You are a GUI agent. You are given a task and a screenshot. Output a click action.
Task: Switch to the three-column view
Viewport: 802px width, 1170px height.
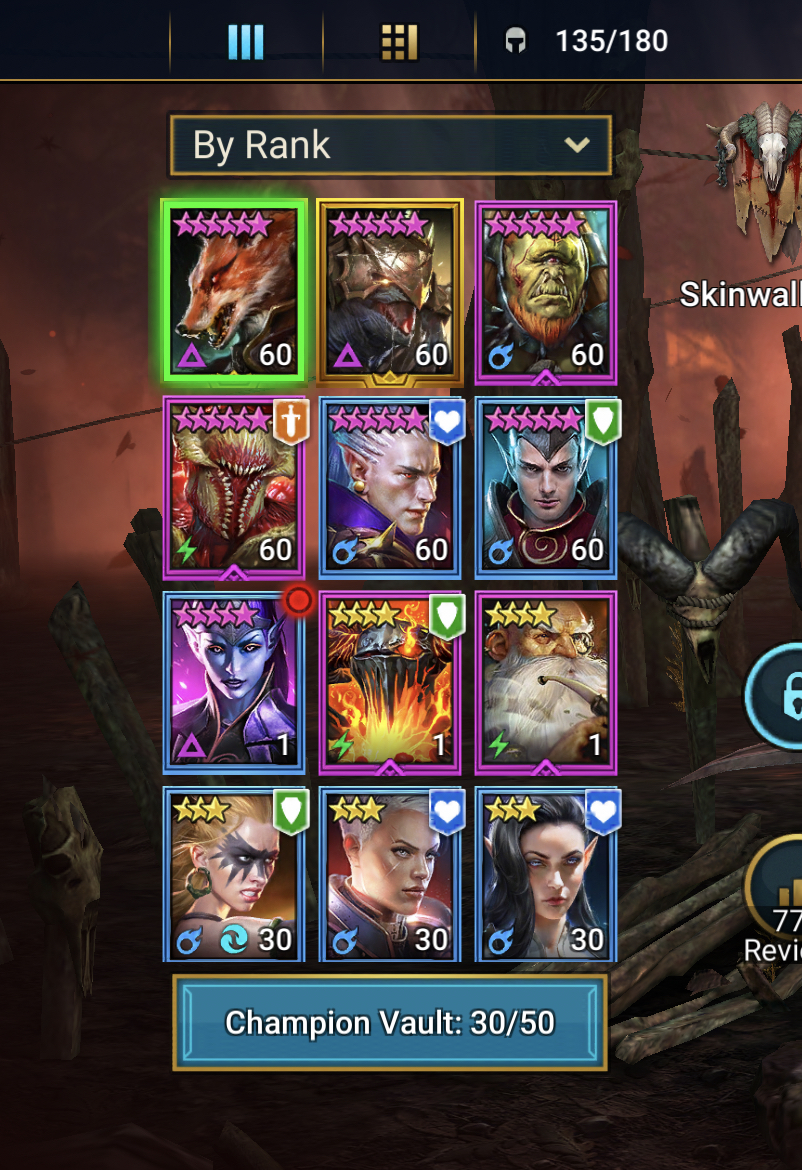[245, 42]
